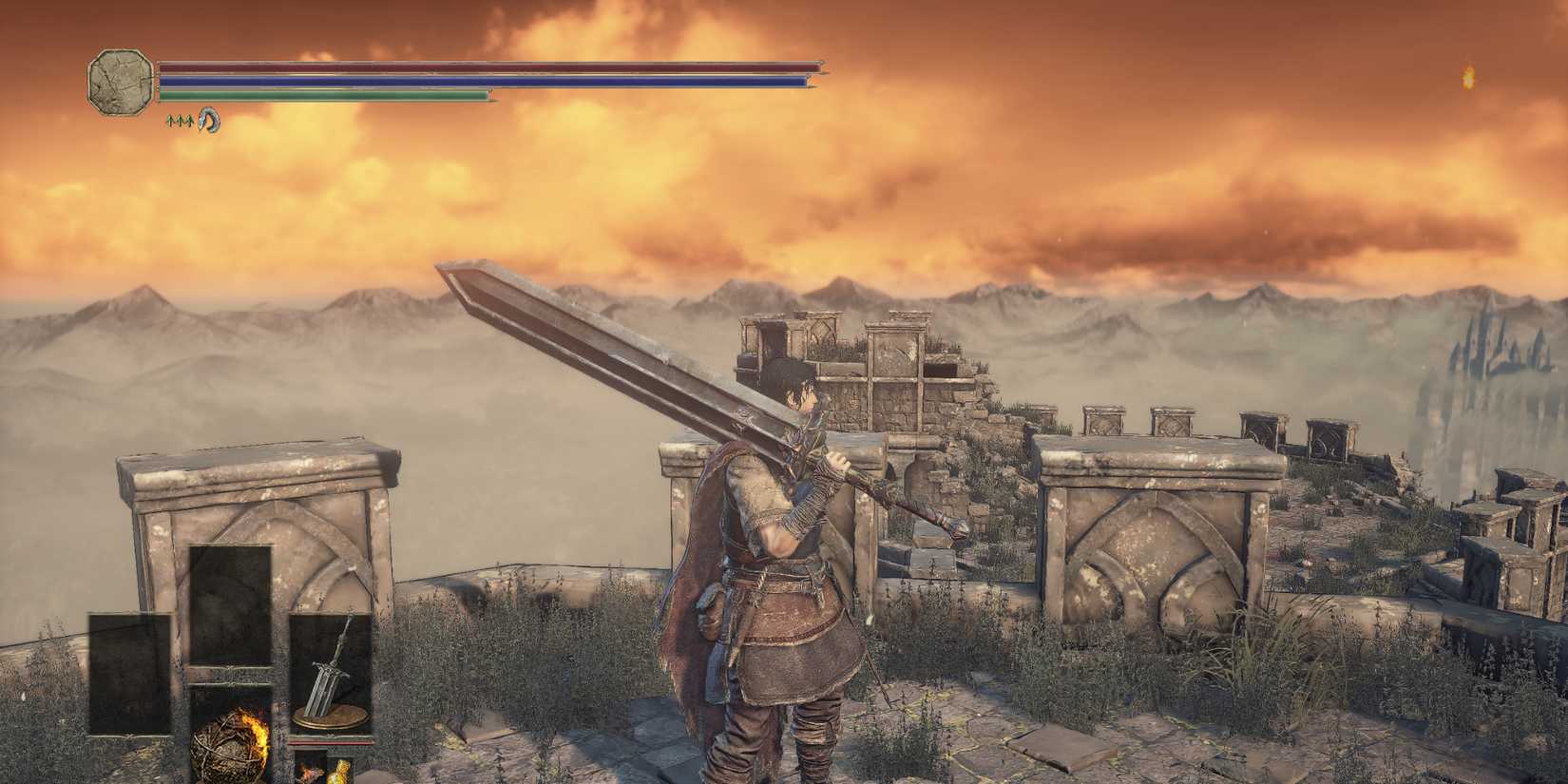This screenshot has width=1568, height=784.
Task: Click the red durability strip under the weapon slot
Action: point(328,743)
